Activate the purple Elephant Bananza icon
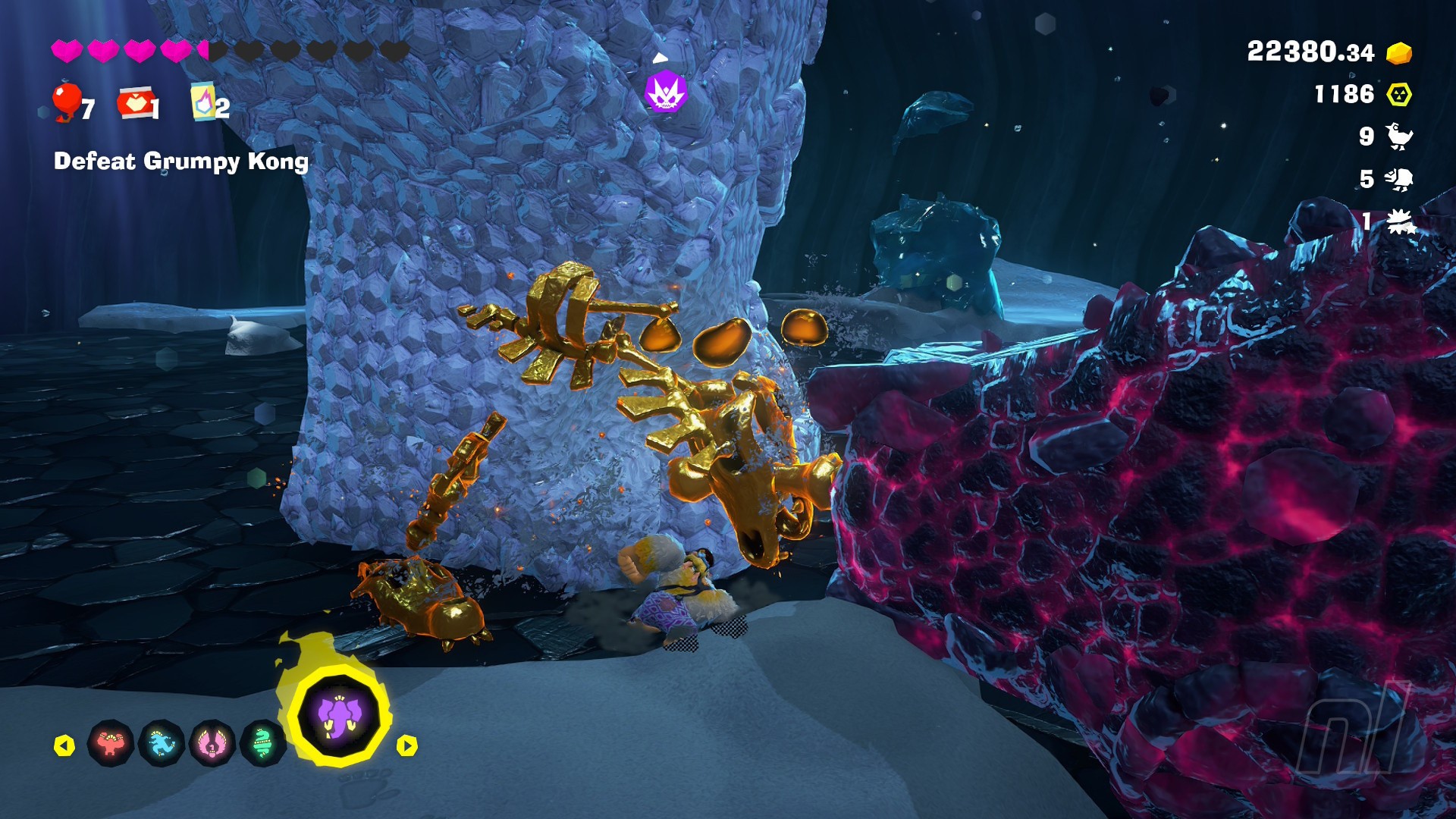 (x=338, y=715)
